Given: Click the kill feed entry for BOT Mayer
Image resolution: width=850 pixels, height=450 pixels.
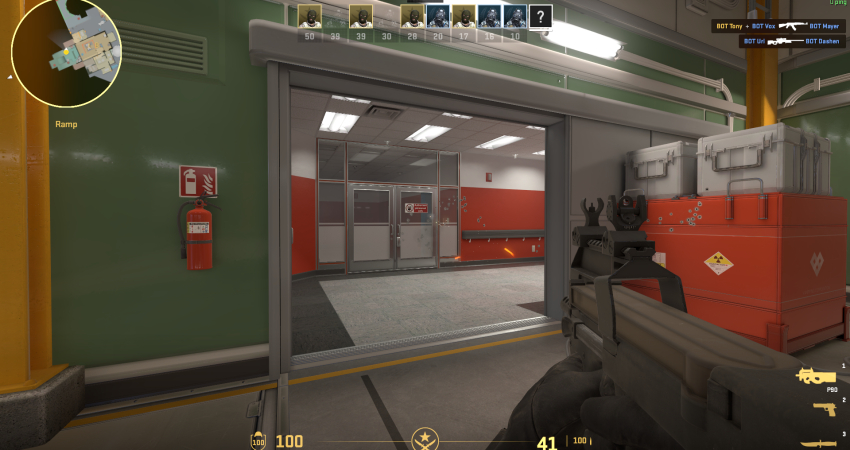Looking at the screenshot, I should [x=776, y=25].
